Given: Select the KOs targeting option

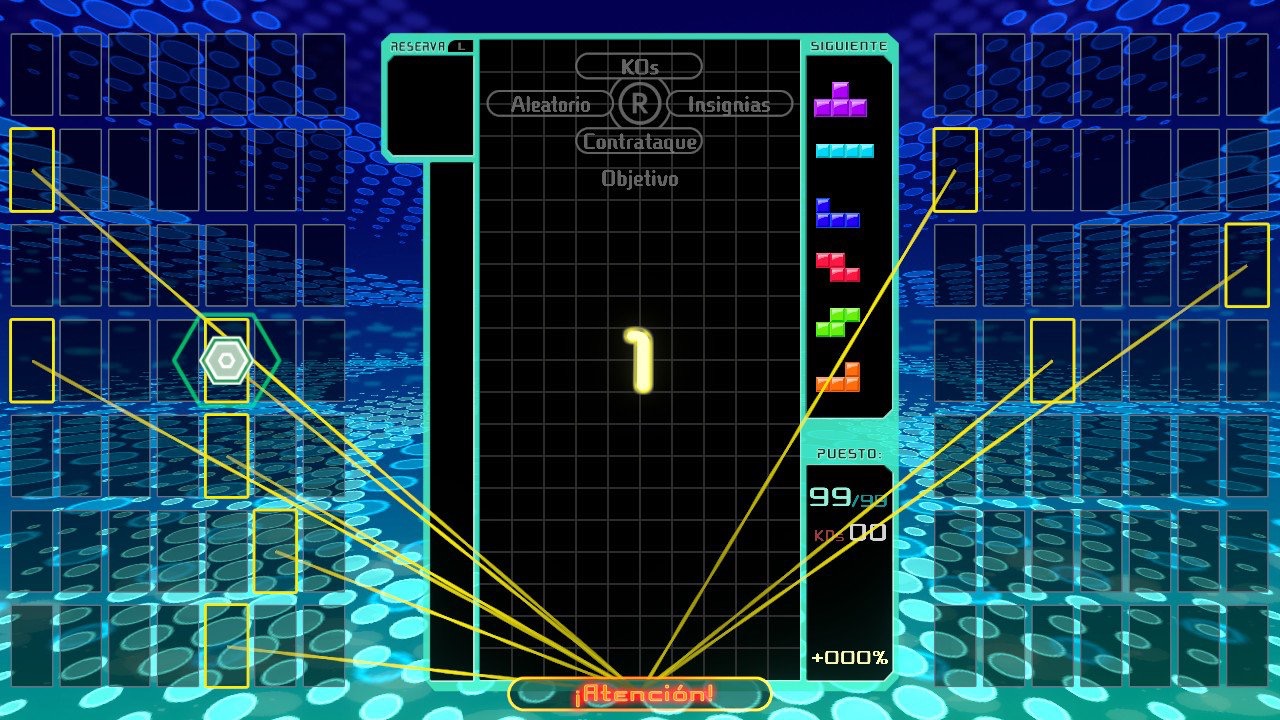Looking at the screenshot, I should coord(639,66).
